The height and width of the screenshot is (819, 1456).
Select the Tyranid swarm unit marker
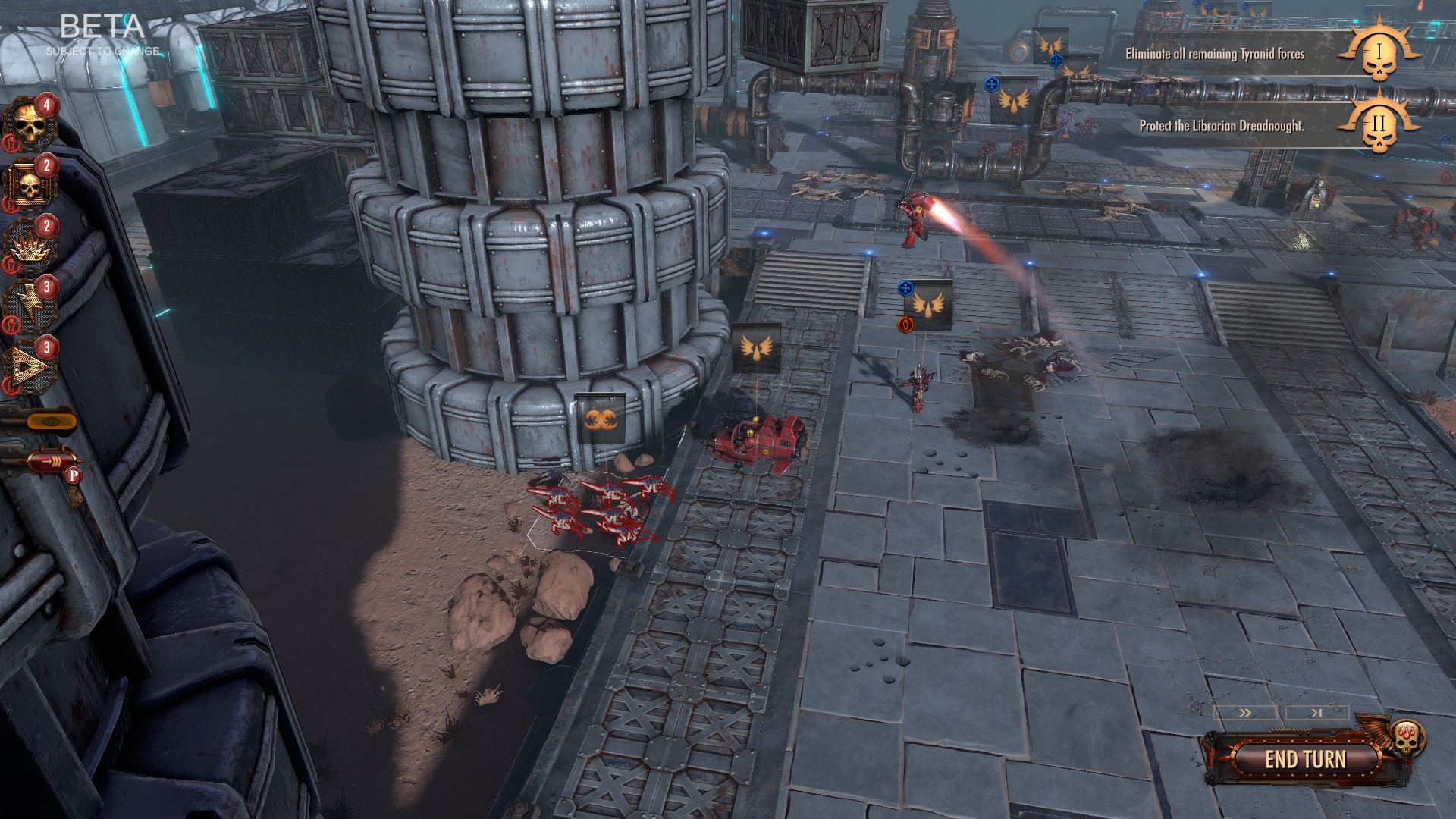pos(601,418)
